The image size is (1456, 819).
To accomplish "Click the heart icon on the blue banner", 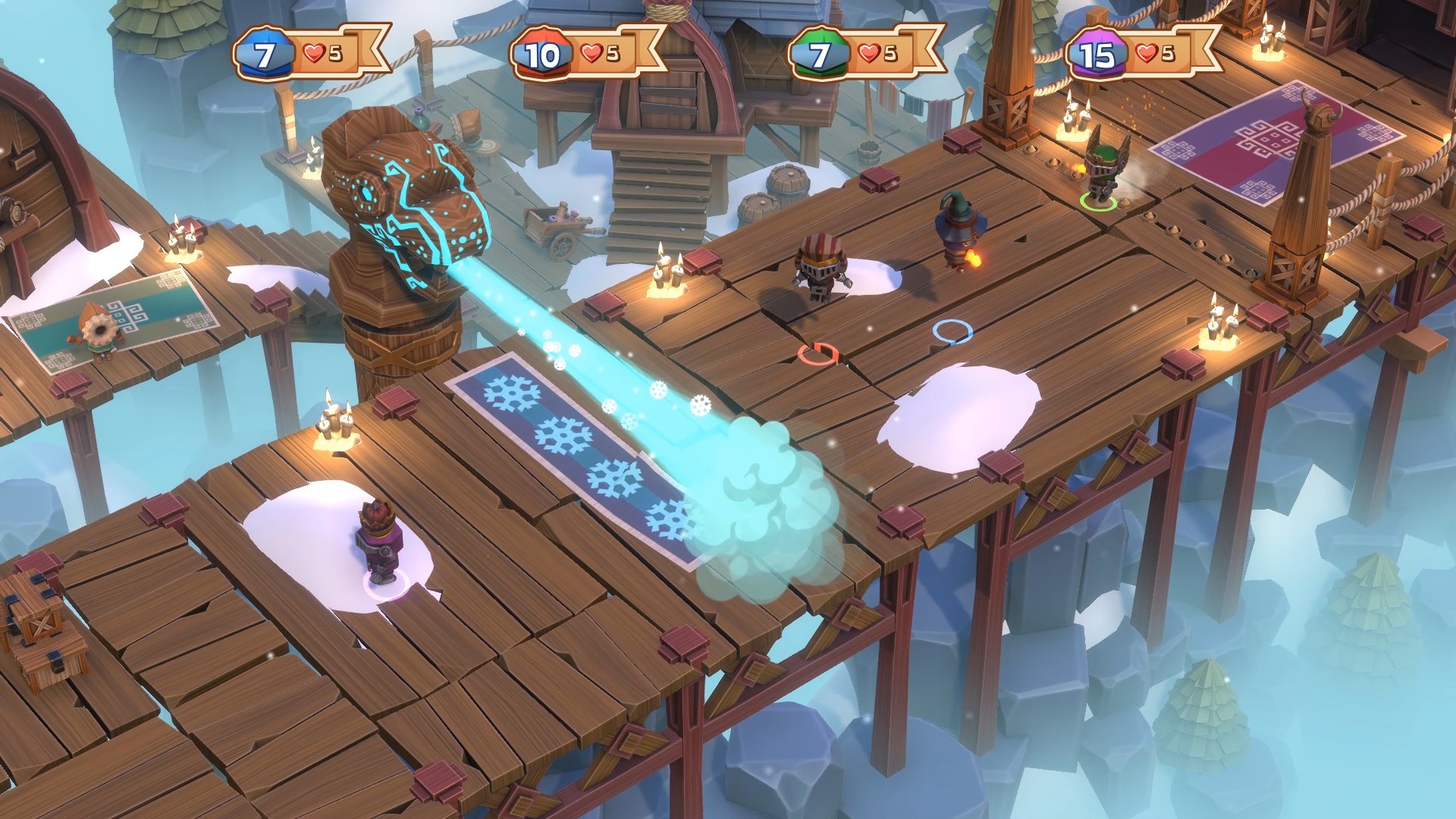I will (x=313, y=52).
